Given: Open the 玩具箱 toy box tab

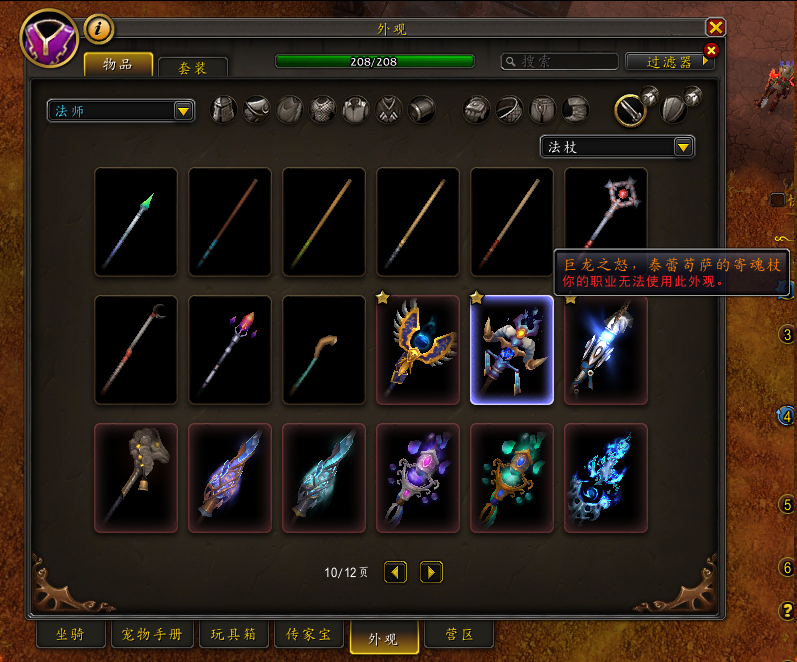Looking at the screenshot, I should point(233,635).
